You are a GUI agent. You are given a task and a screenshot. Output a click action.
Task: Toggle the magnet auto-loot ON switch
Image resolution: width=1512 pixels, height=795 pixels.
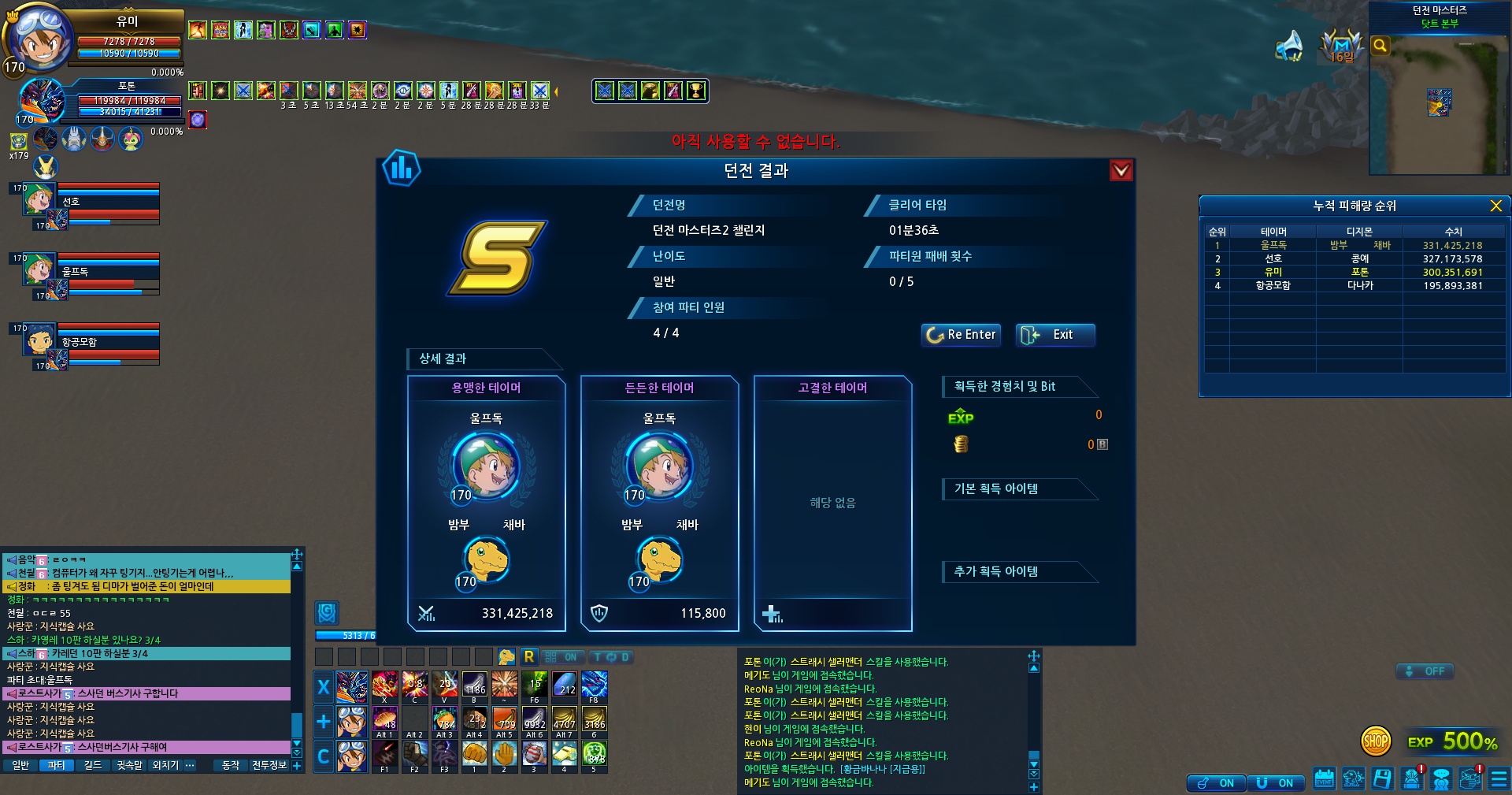(1277, 782)
